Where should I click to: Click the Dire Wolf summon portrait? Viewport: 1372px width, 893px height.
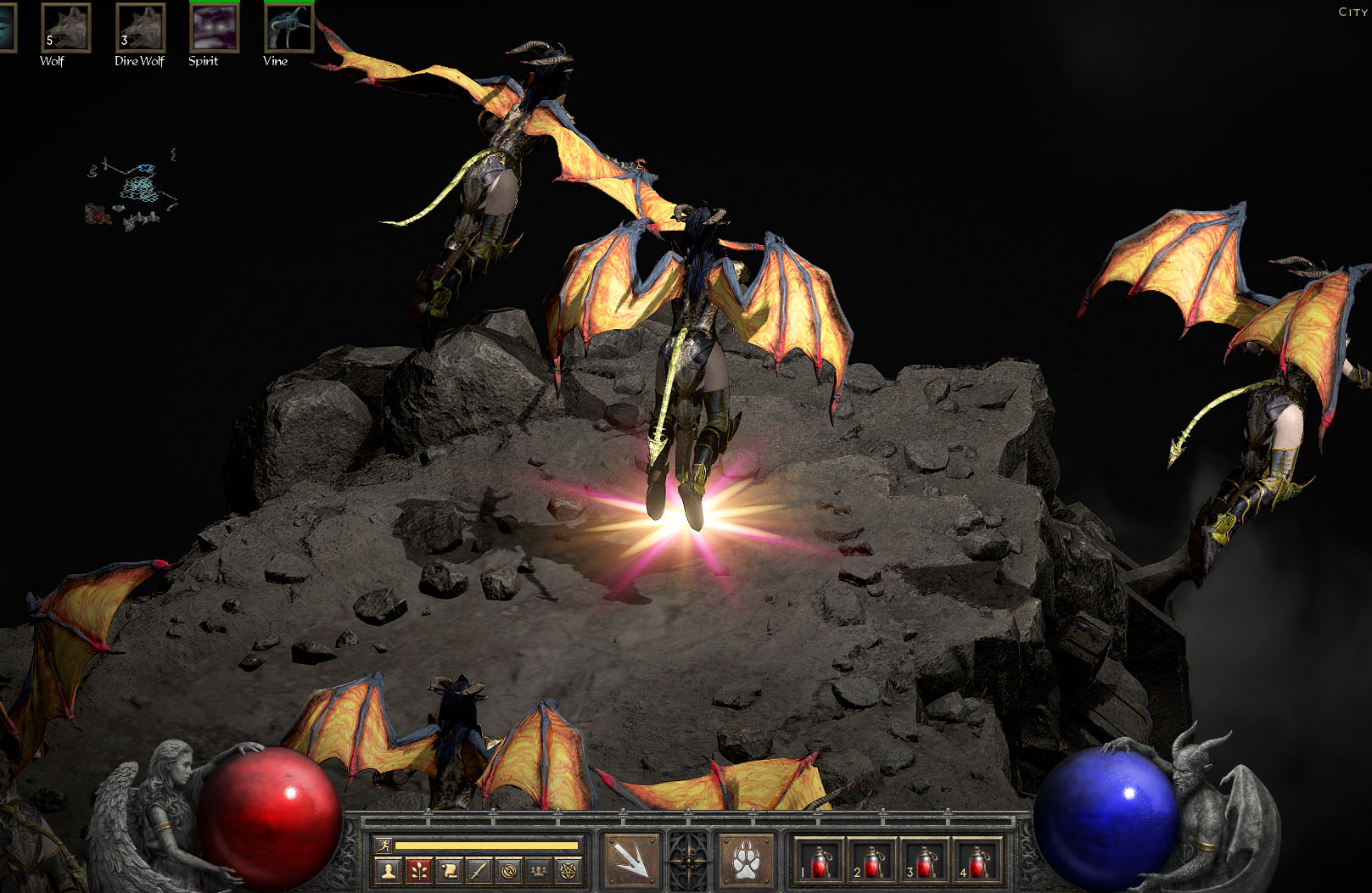click(x=140, y=28)
